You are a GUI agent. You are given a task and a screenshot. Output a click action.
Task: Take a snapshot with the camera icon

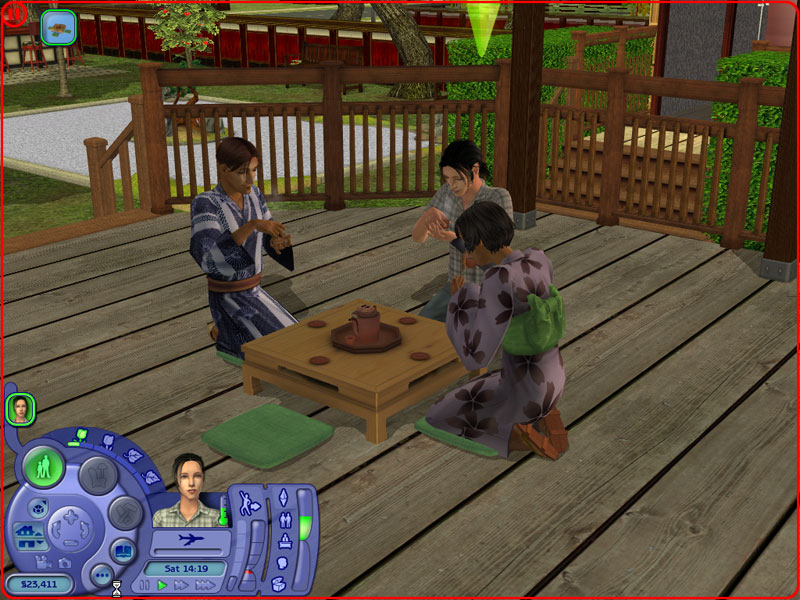pyautogui.click(x=64, y=563)
